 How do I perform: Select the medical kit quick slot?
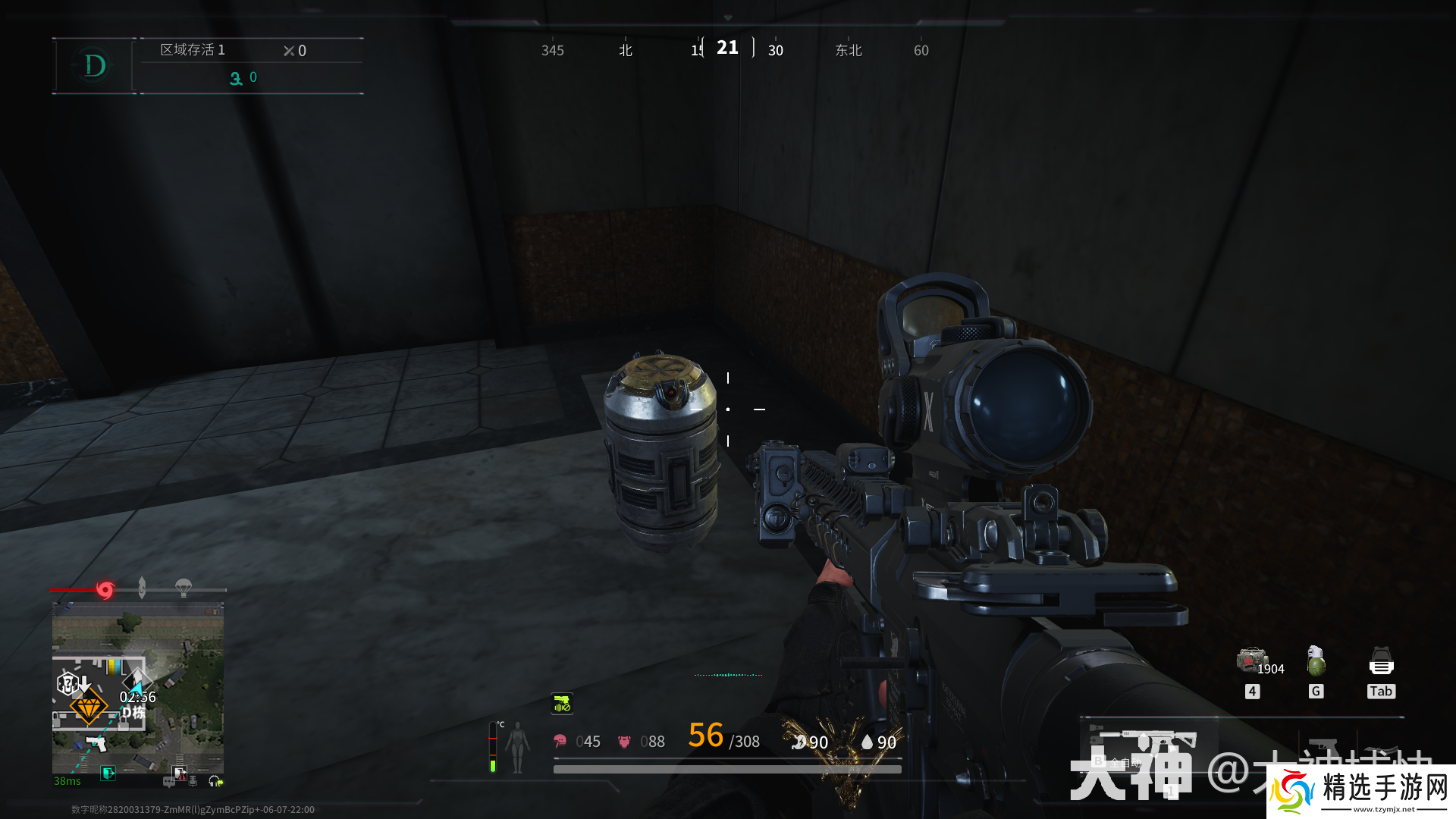[x=1252, y=661]
